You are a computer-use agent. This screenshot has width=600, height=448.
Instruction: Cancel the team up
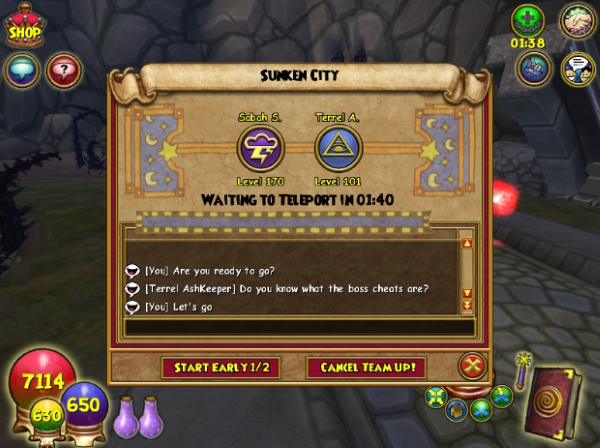tap(368, 367)
